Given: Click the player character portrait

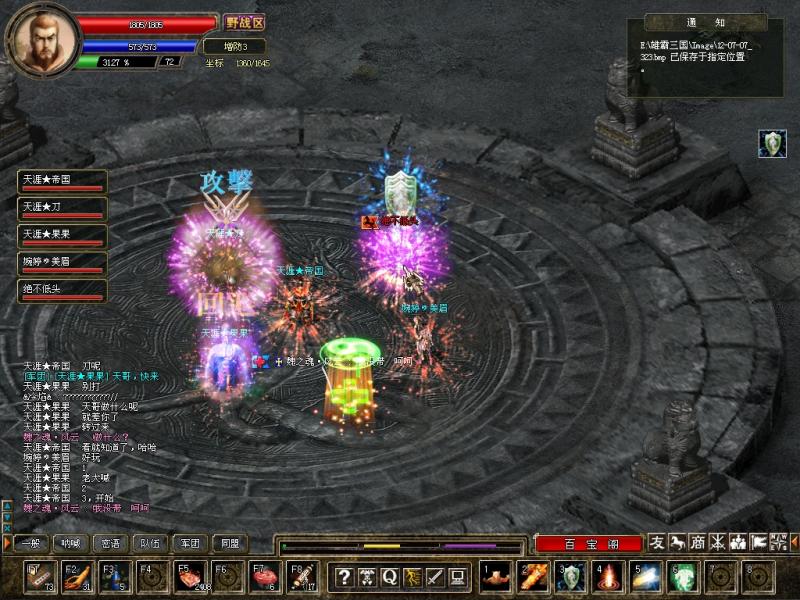Looking at the screenshot, I should point(41,38).
